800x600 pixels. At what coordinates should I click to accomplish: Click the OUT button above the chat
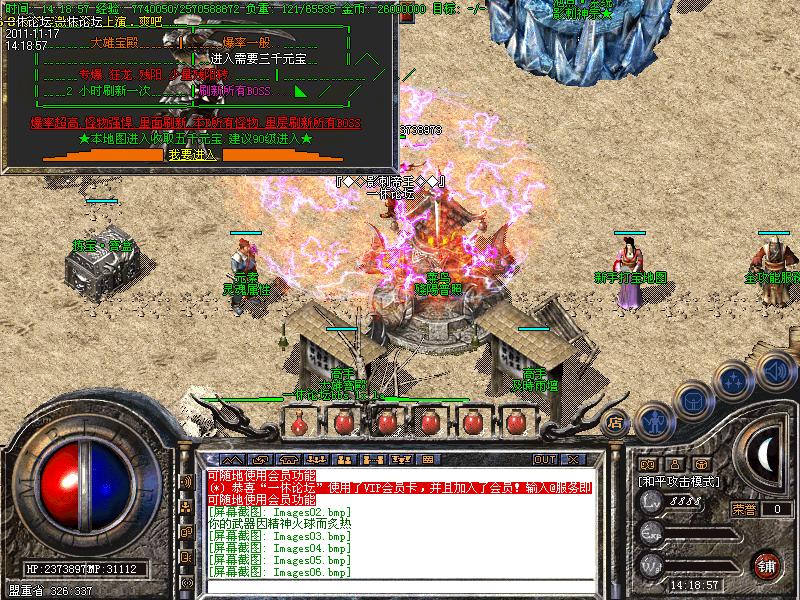(x=545, y=460)
